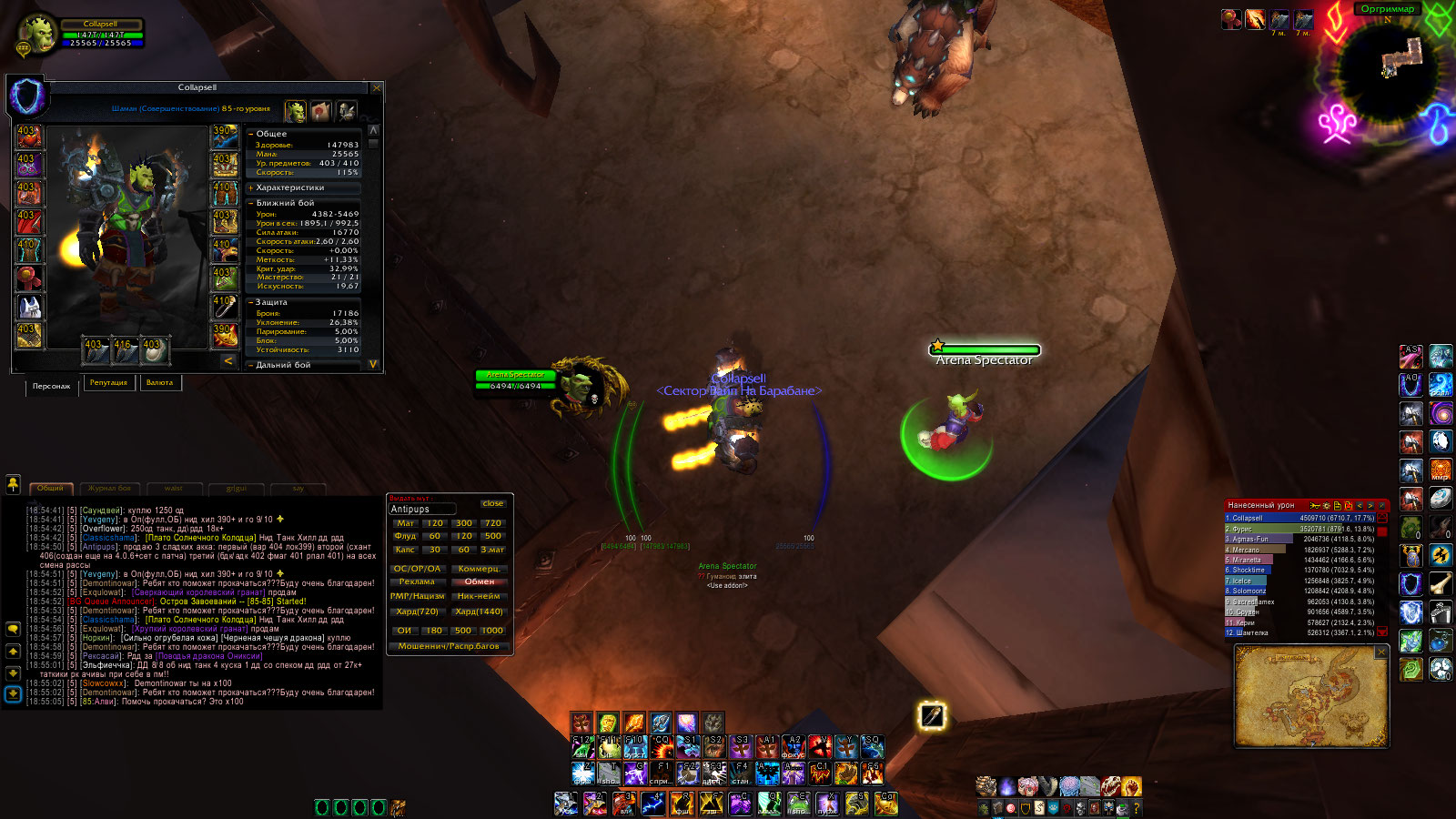This screenshot has width=1456, height=819.
Task: Click the Обмен mute reason button
Action: tap(480, 581)
